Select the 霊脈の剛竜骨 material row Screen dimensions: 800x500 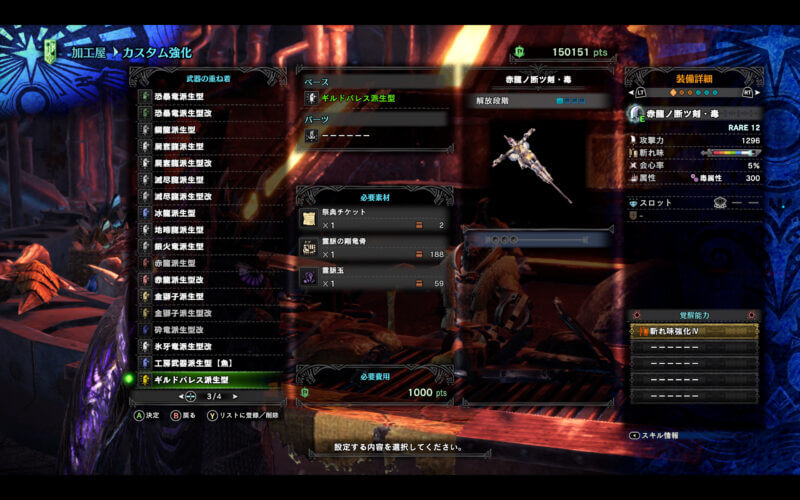click(x=374, y=248)
